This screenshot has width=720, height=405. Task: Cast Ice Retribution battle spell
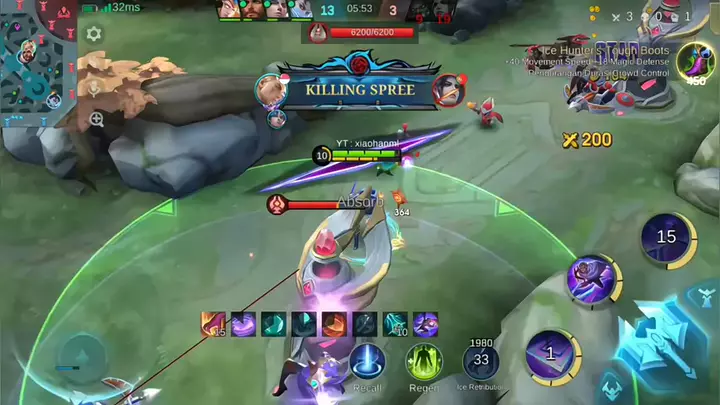[x=481, y=361]
